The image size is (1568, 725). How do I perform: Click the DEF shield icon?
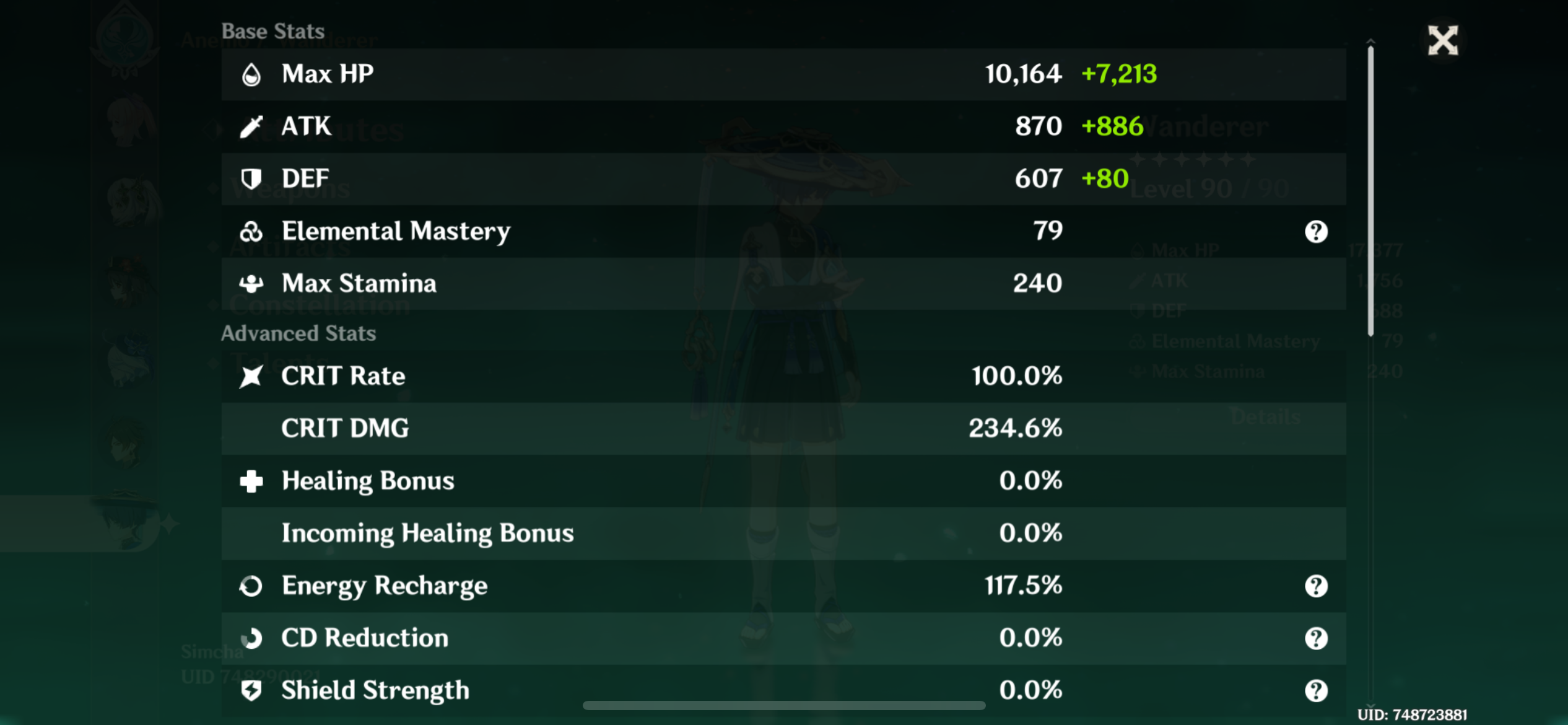[251, 178]
